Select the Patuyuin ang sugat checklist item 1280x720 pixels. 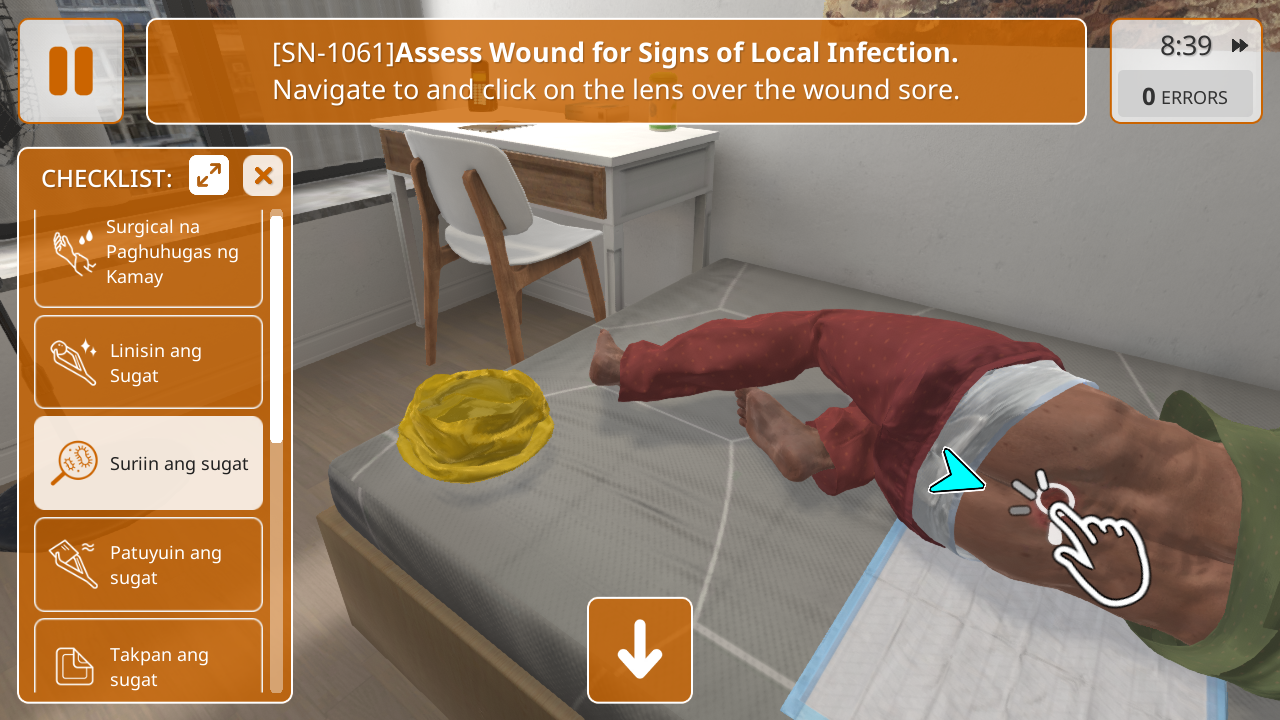click(x=148, y=564)
